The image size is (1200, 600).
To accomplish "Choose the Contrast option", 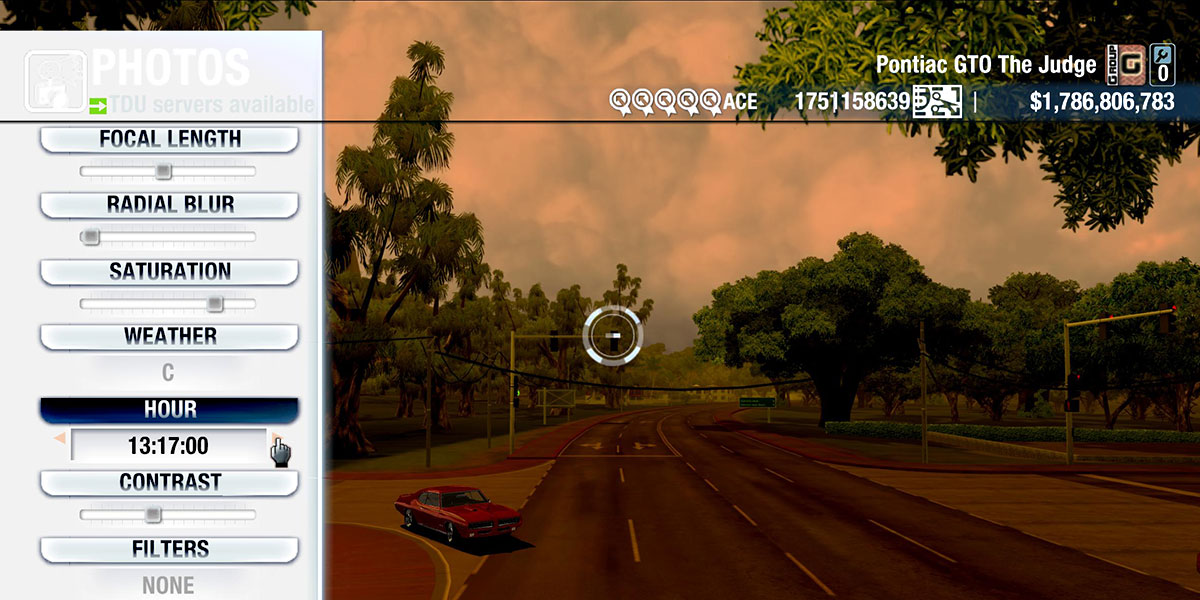I will click(x=169, y=482).
